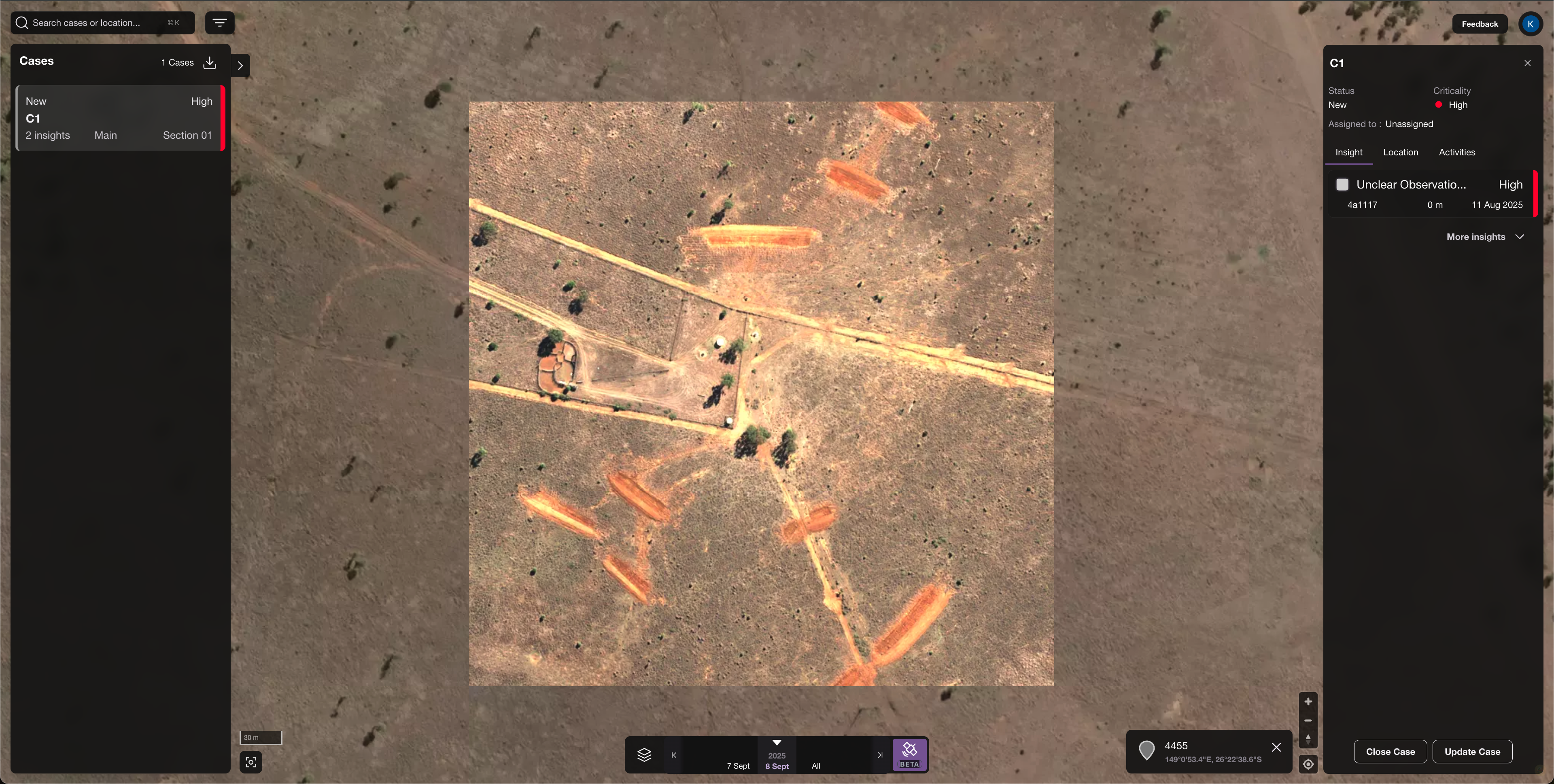Open the user profile avatar K

(1530, 24)
